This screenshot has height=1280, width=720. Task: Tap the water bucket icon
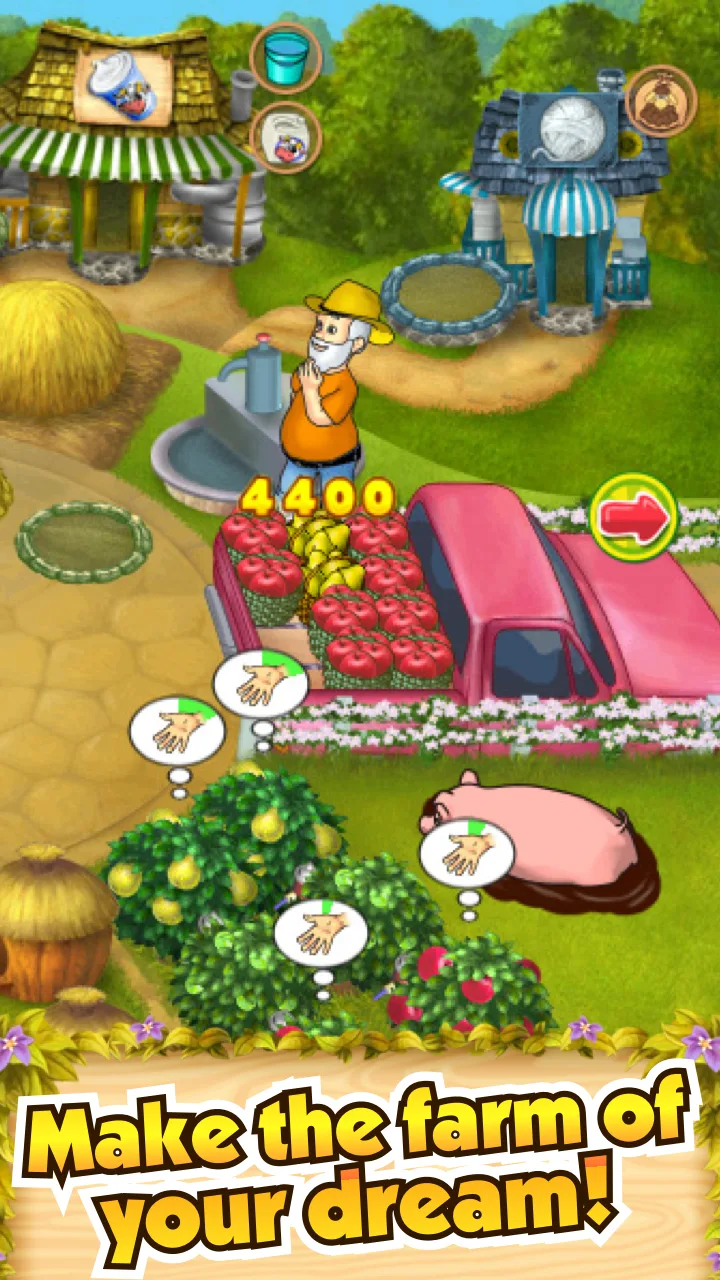point(285,59)
